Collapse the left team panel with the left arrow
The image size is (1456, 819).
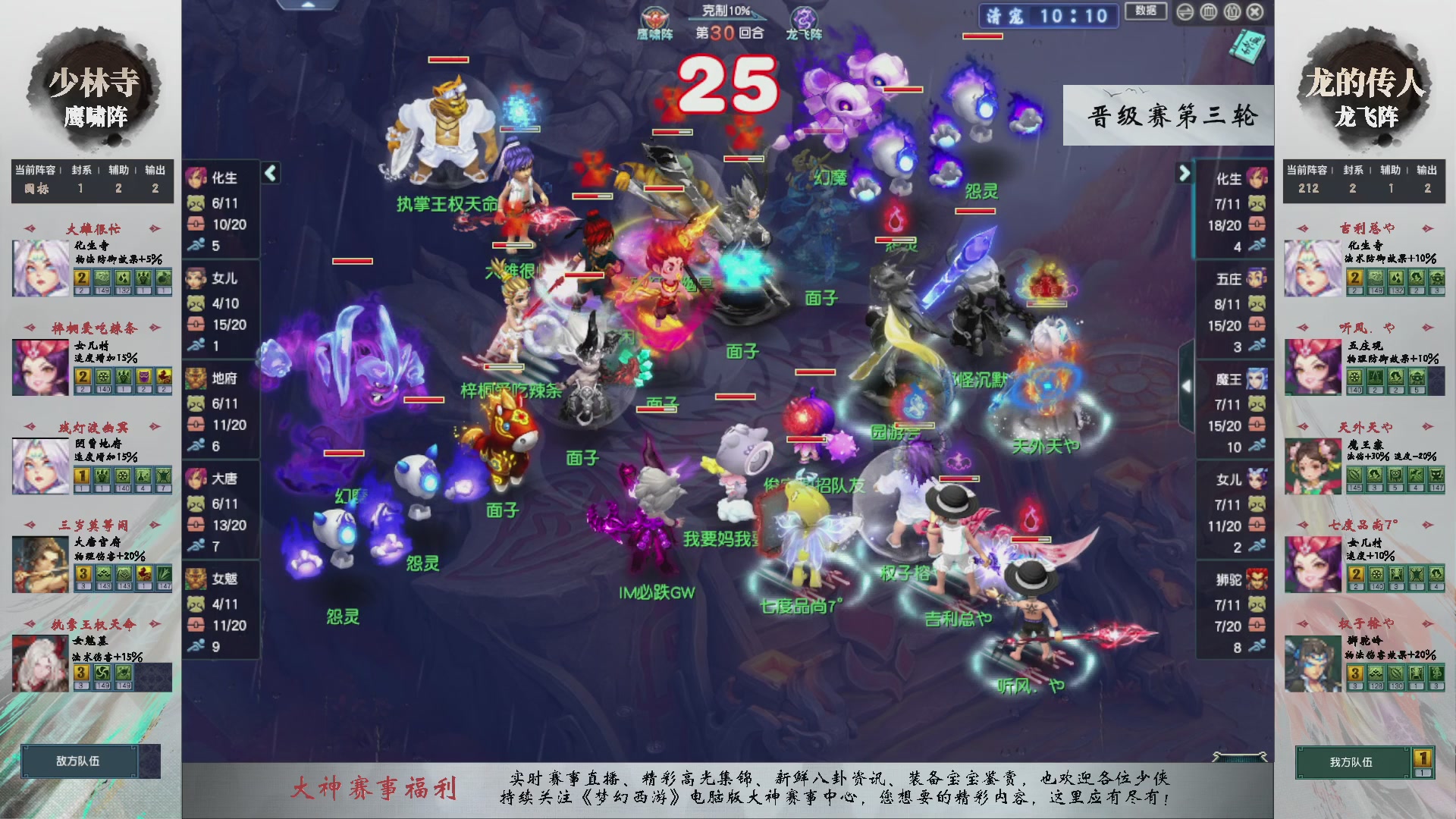coord(269,173)
